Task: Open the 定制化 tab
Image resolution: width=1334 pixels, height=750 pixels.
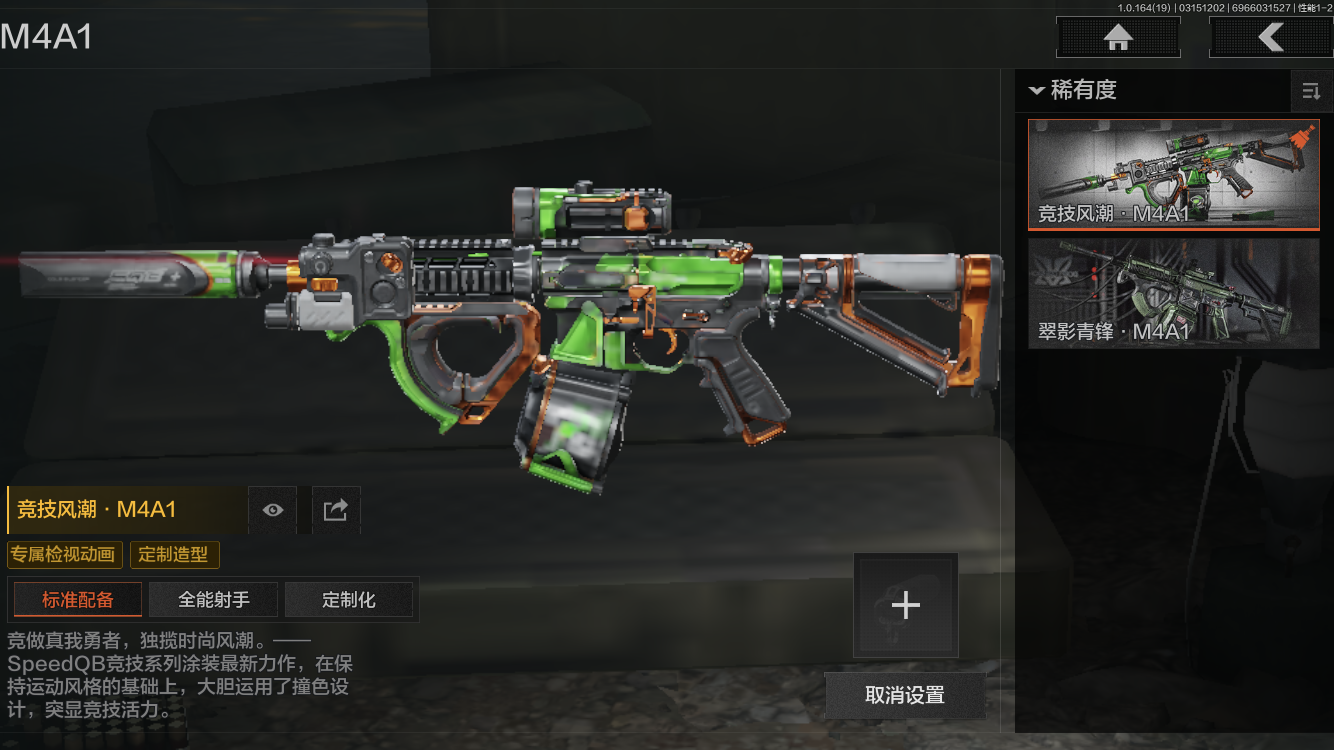Action: point(349,600)
